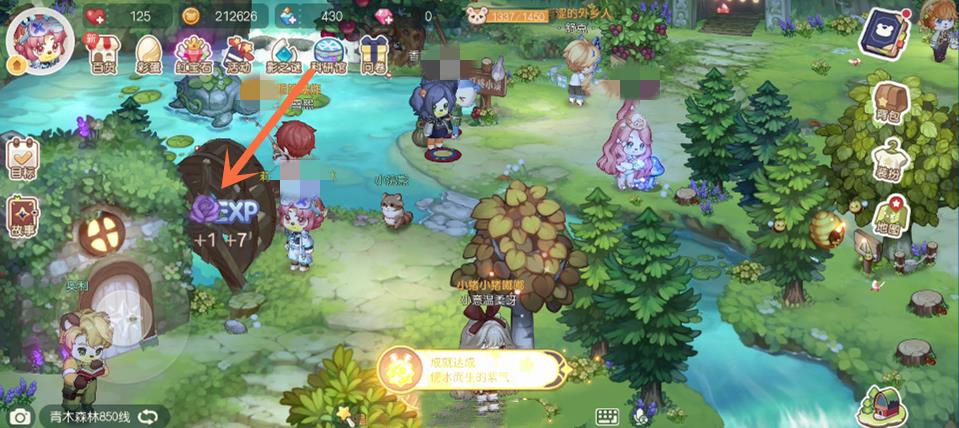Open the 问卷 survey gift box
Viewport: 959px width, 428px height.
[x=373, y=54]
